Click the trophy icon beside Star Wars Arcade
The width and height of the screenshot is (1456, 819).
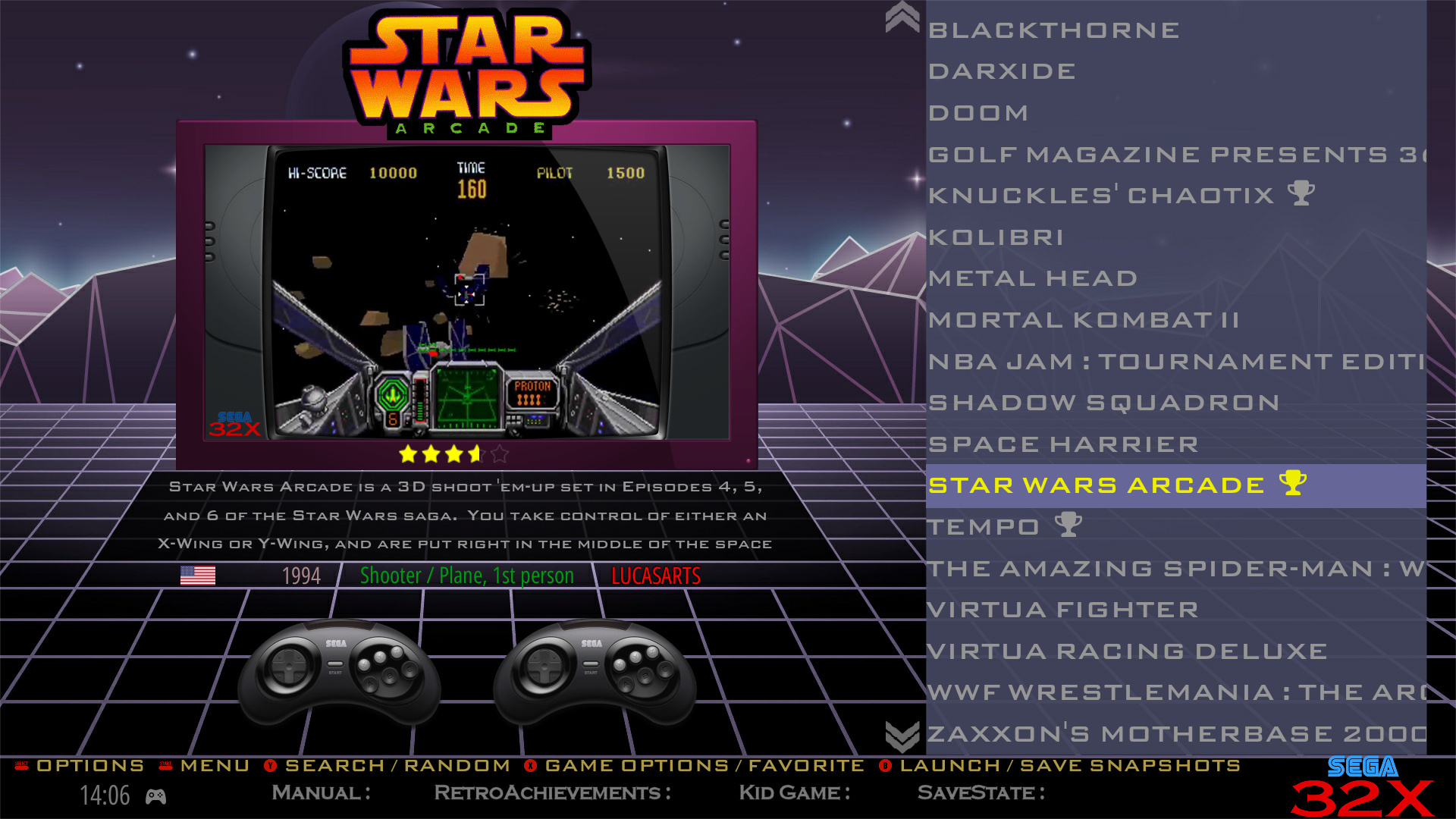[1292, 484]
